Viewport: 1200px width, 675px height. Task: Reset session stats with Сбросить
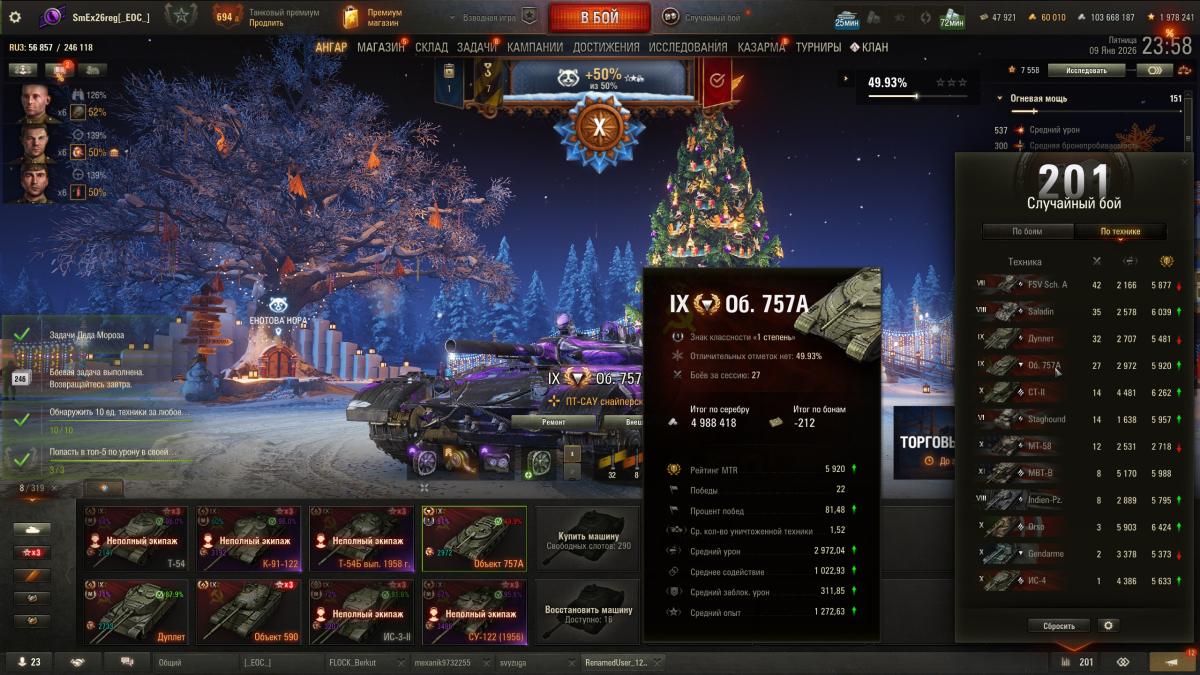point(1059,625)
